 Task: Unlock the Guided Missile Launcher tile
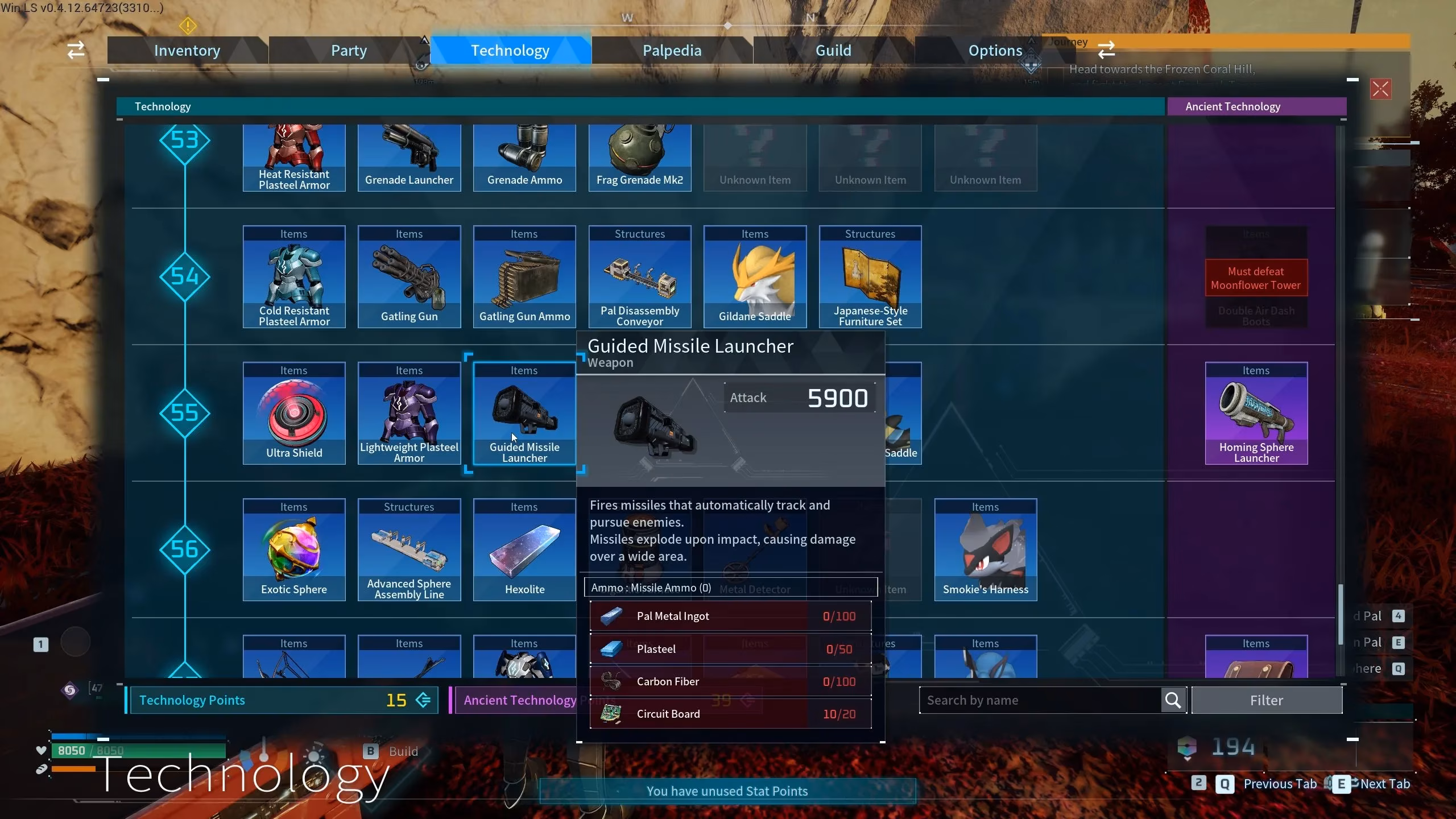pos(524,413)
